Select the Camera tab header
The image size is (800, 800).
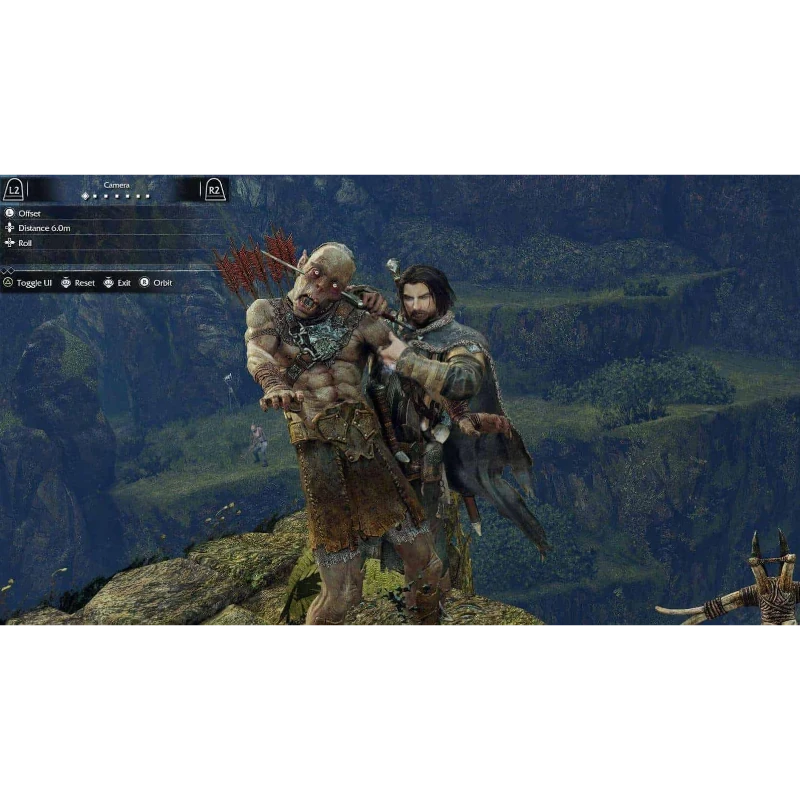click(x=116, y=185)
